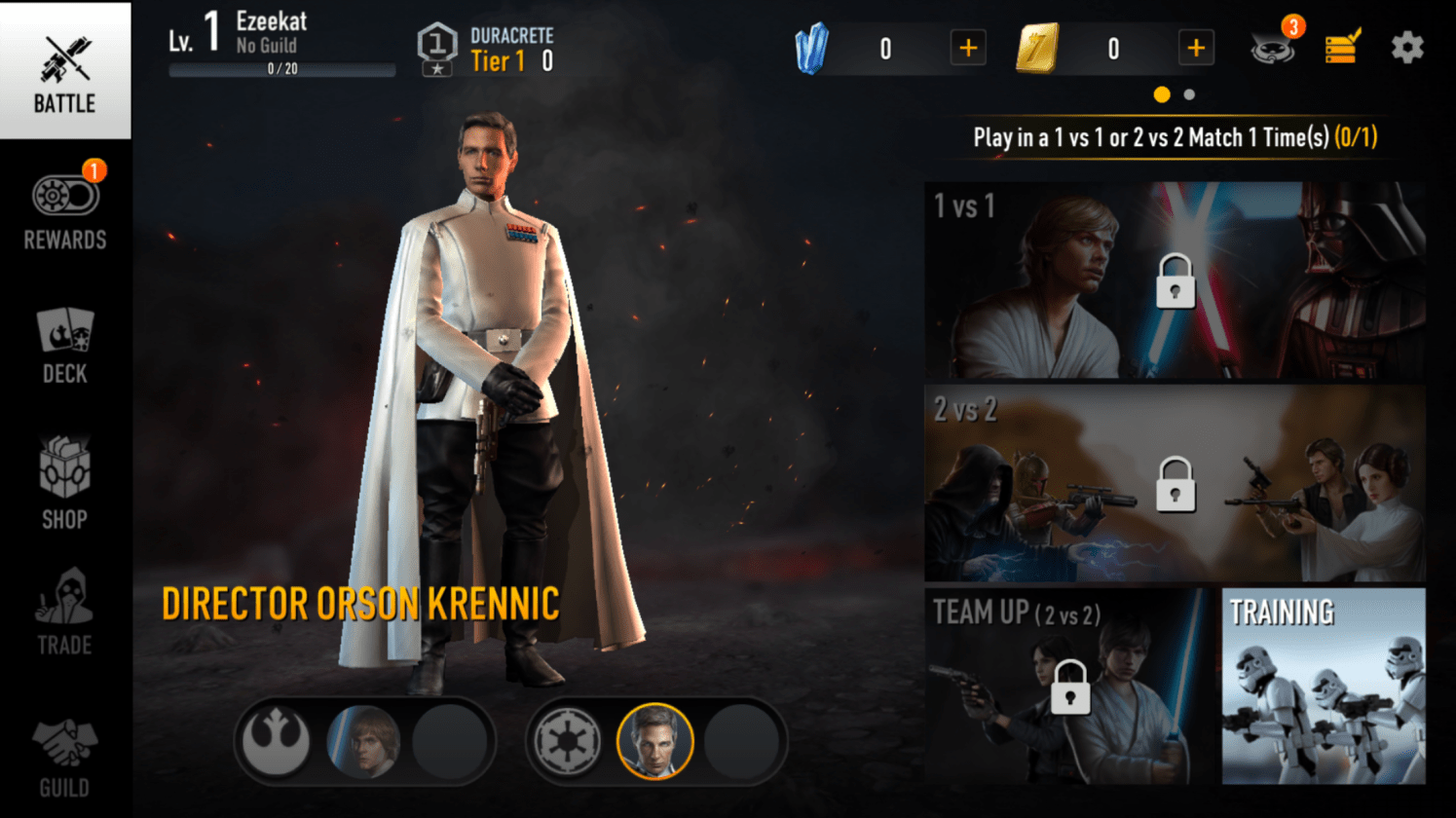Go to the Deck screen

point(65,346)
